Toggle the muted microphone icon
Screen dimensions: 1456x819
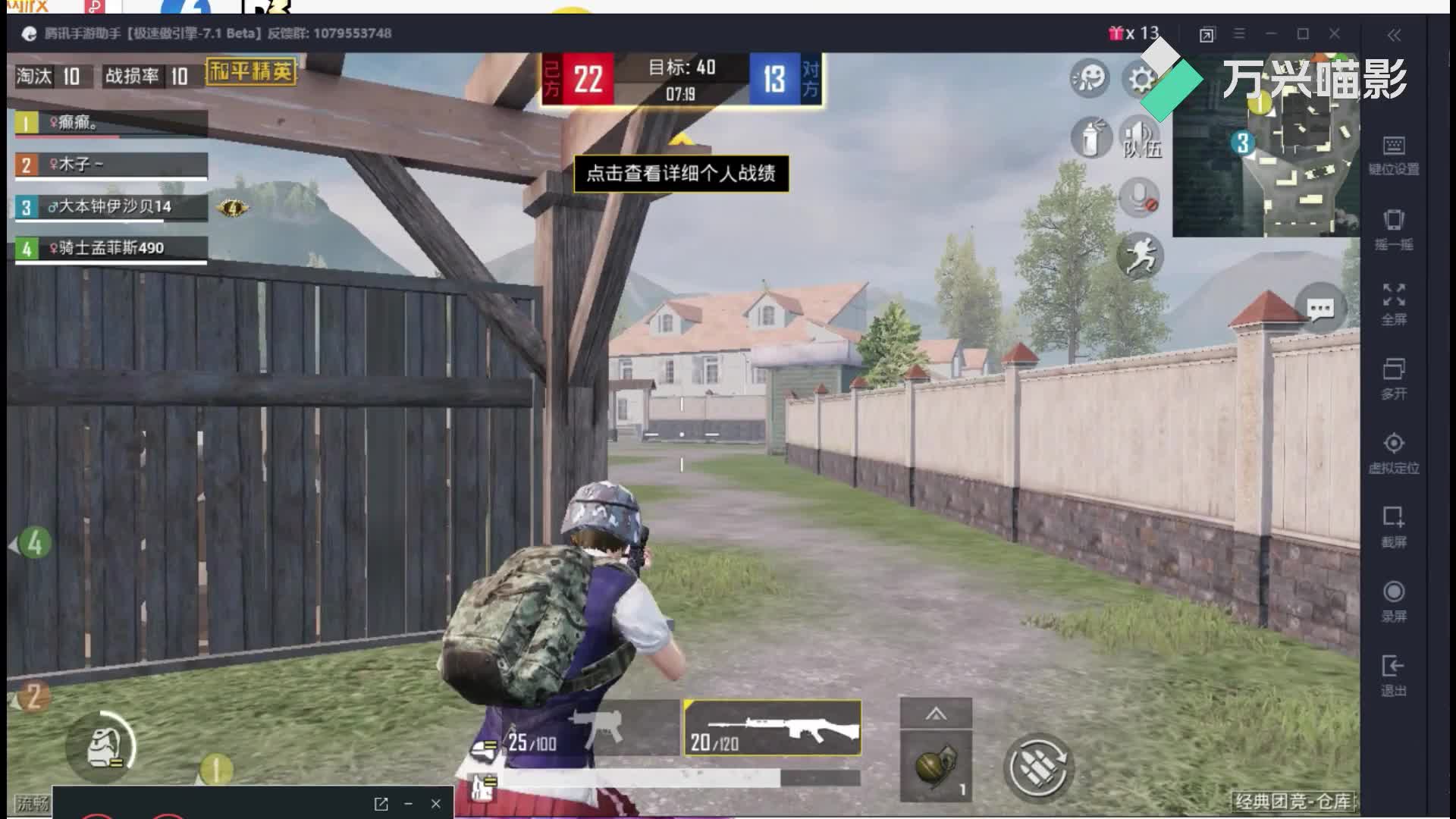1139,198
